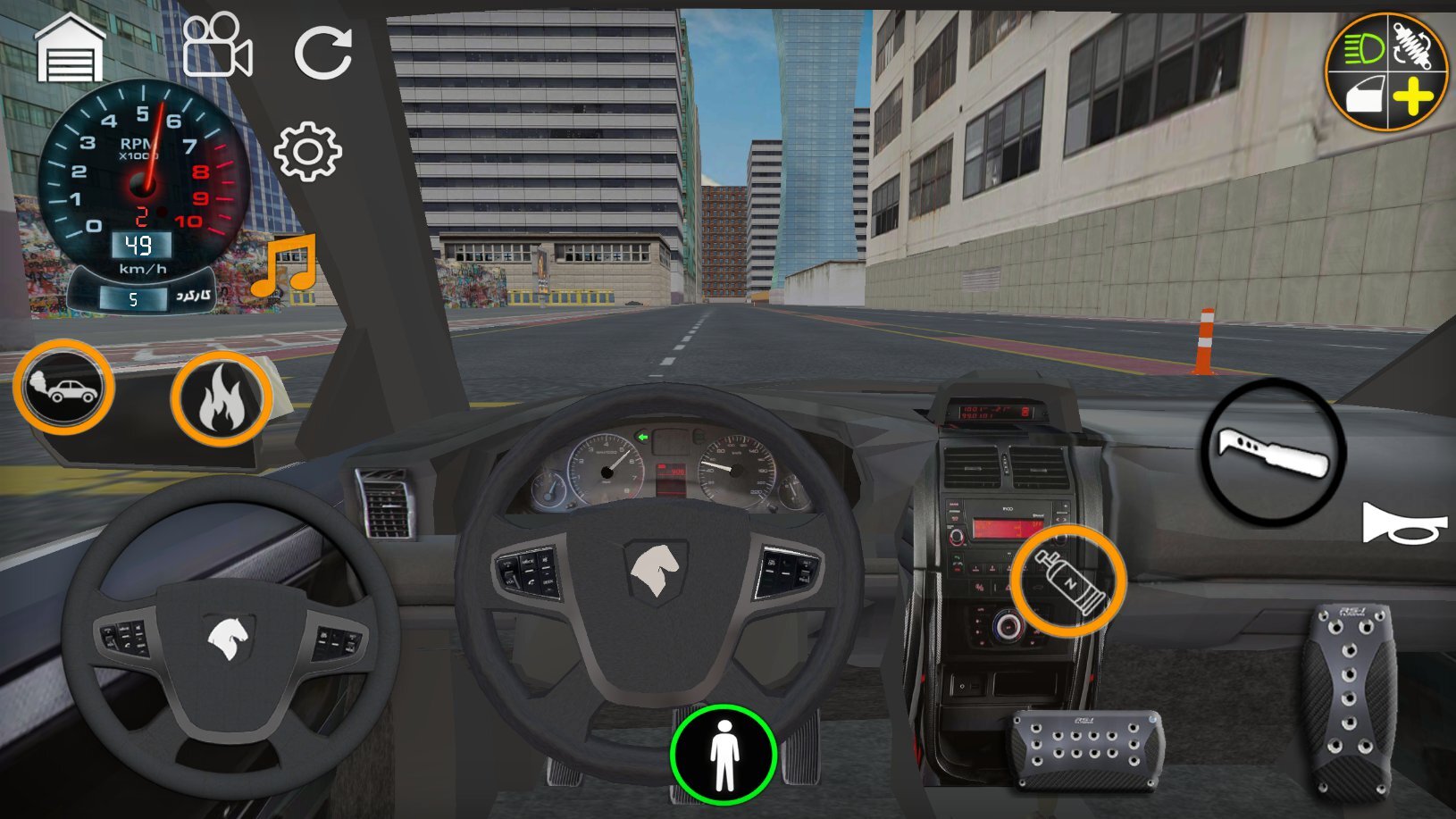
Task: Activate the car smoke button
Action: click(63, 388)
